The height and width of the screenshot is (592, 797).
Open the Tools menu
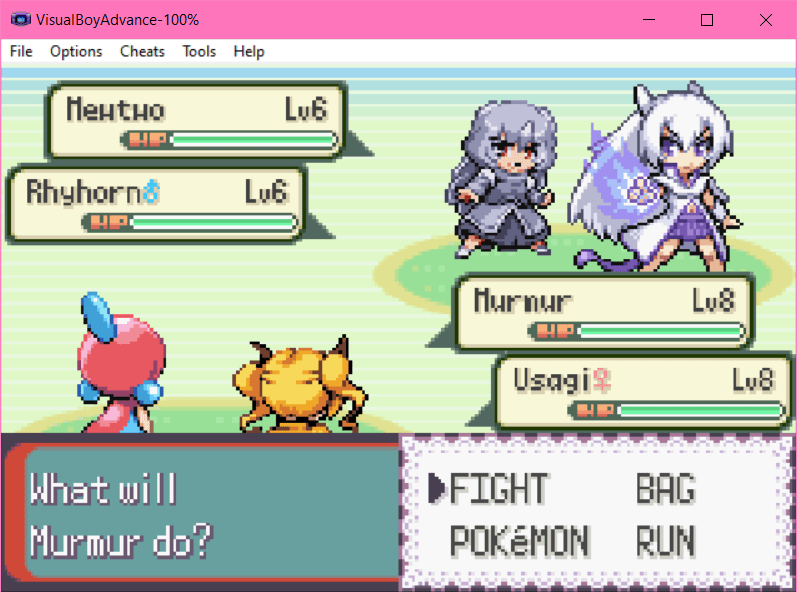199,51
